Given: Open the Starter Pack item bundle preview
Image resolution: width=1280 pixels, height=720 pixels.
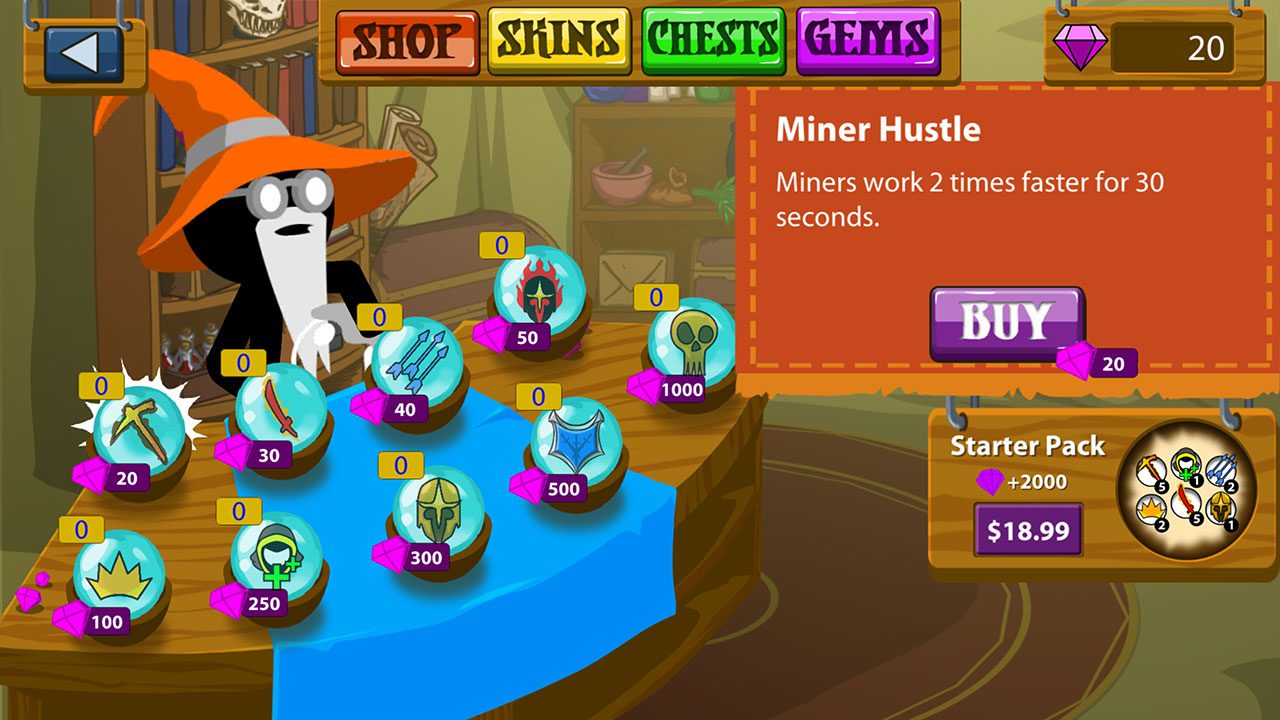Looking at the screenshot, I should [1186, 490].
